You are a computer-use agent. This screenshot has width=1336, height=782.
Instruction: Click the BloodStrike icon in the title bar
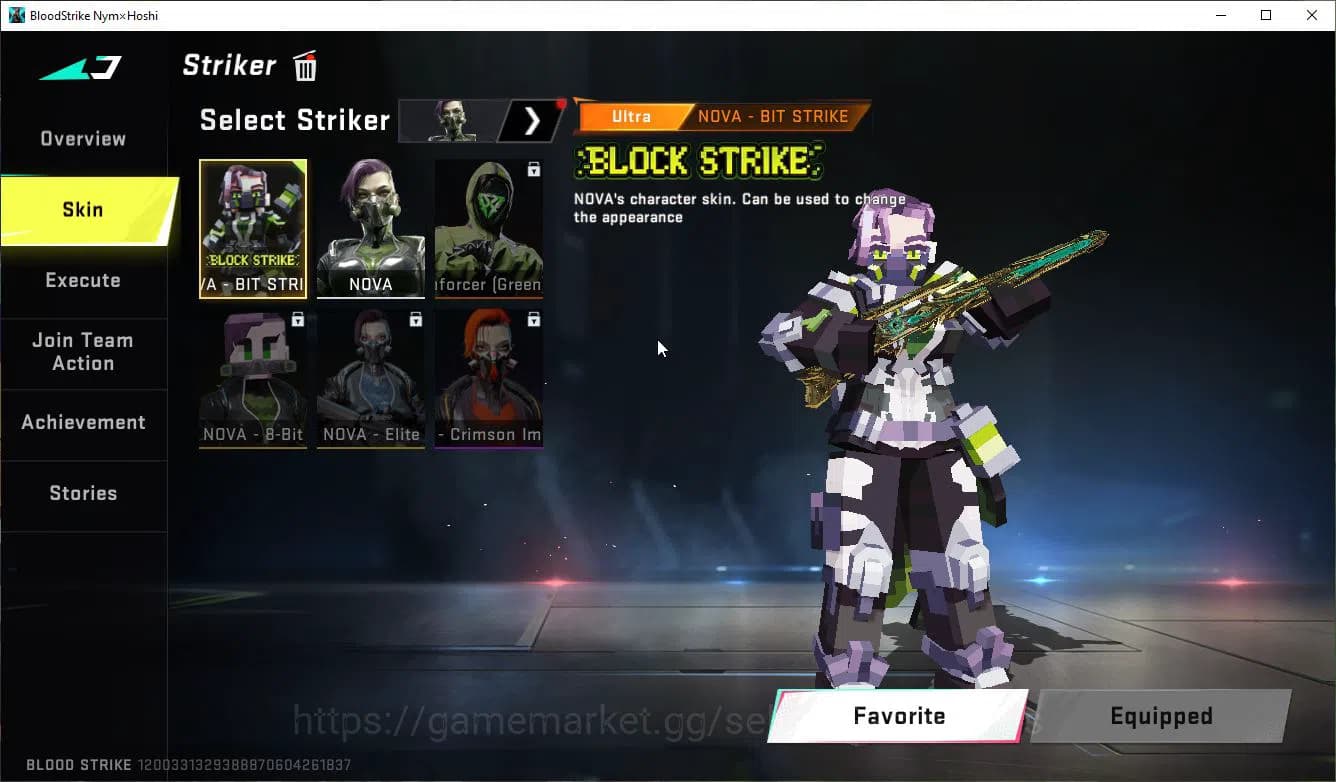(x=14, y=15)
